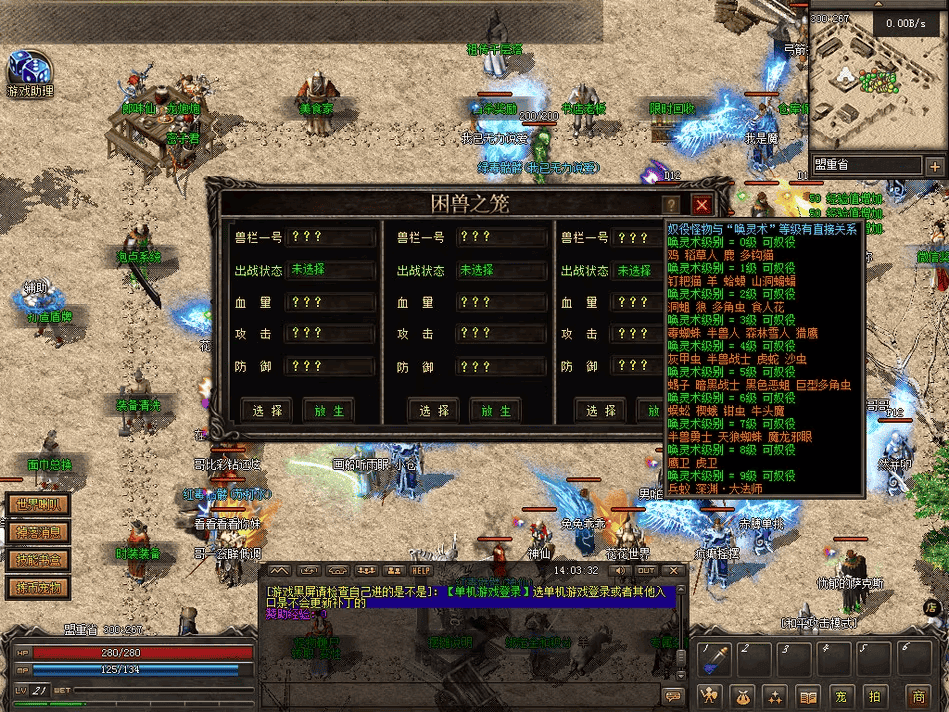
Task: Expand the minimap with the plus button
Action: [x=935, y=167]
